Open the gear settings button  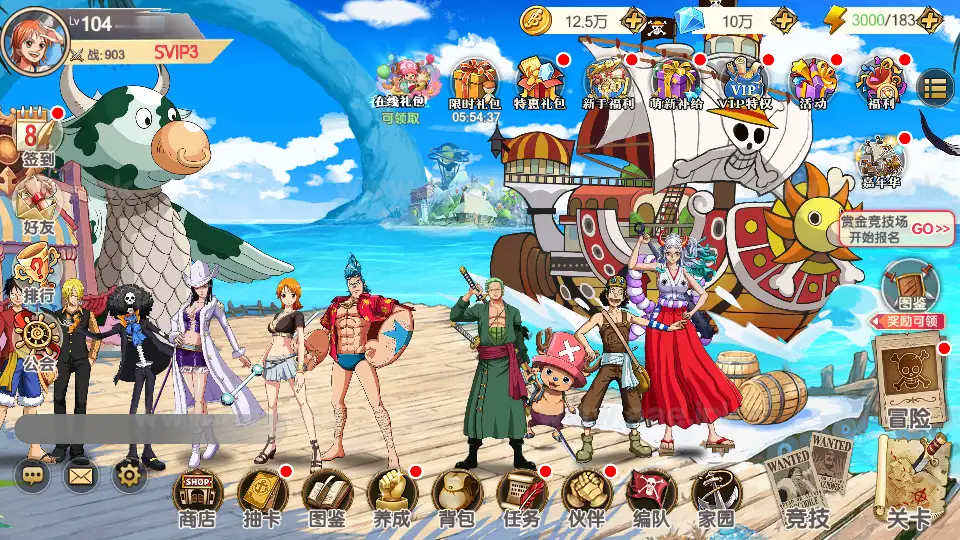coord(129,475)
